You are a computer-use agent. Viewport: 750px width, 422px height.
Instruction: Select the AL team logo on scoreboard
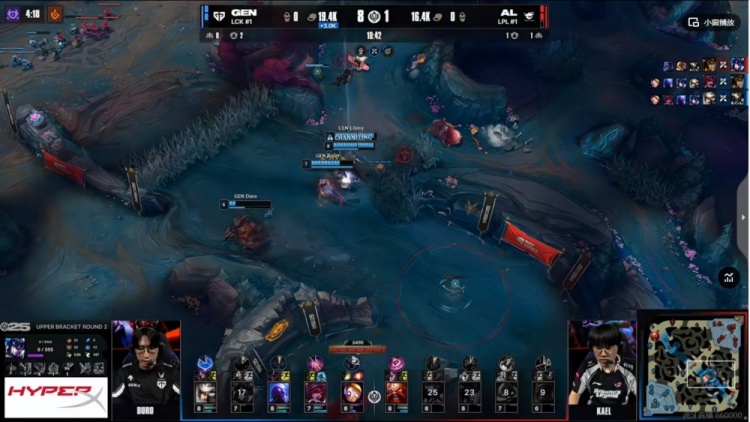530,17
